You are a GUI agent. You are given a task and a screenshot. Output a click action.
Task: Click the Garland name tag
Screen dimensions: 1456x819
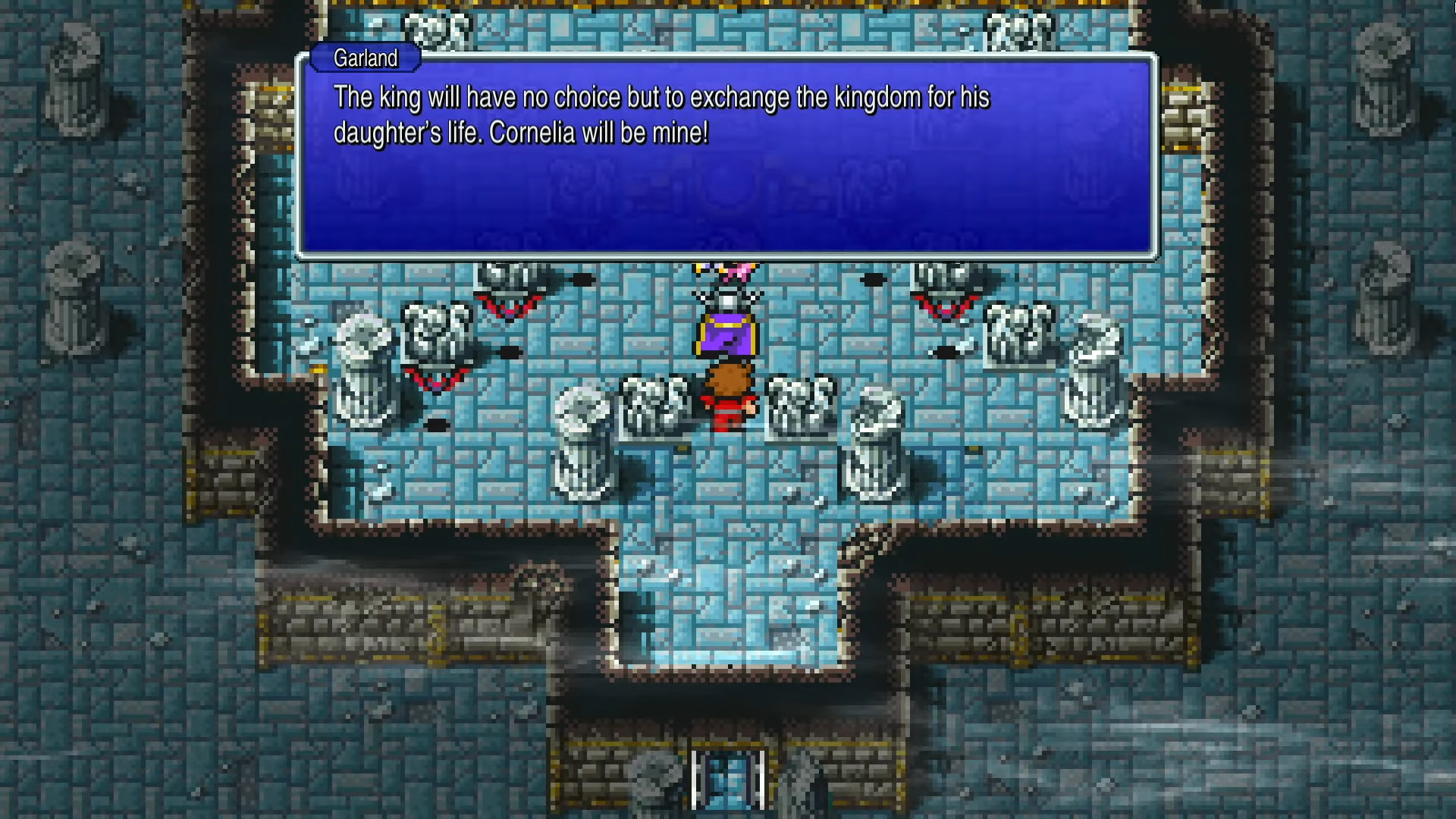366,58
